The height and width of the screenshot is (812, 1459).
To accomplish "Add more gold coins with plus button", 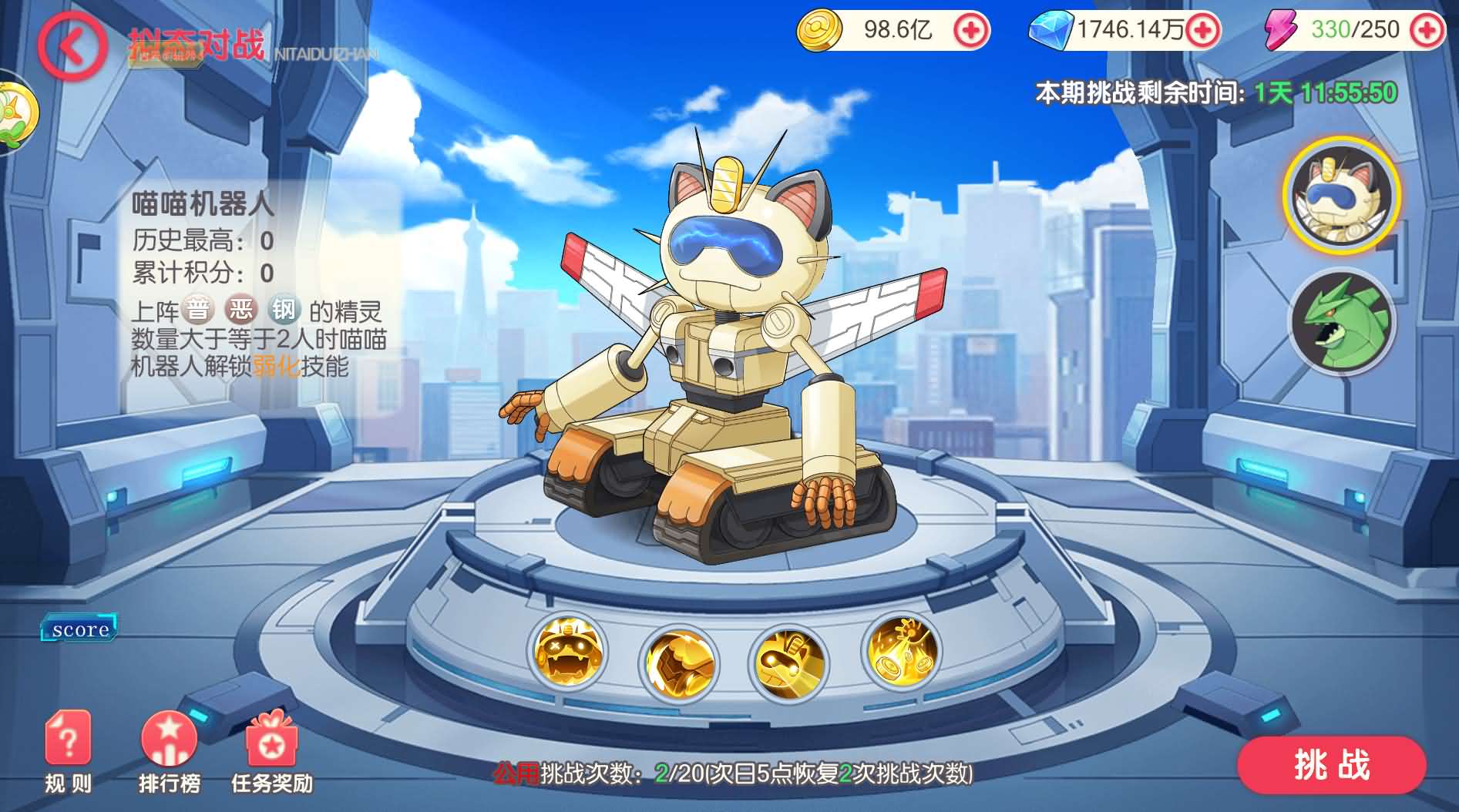I will coord(971,31).
